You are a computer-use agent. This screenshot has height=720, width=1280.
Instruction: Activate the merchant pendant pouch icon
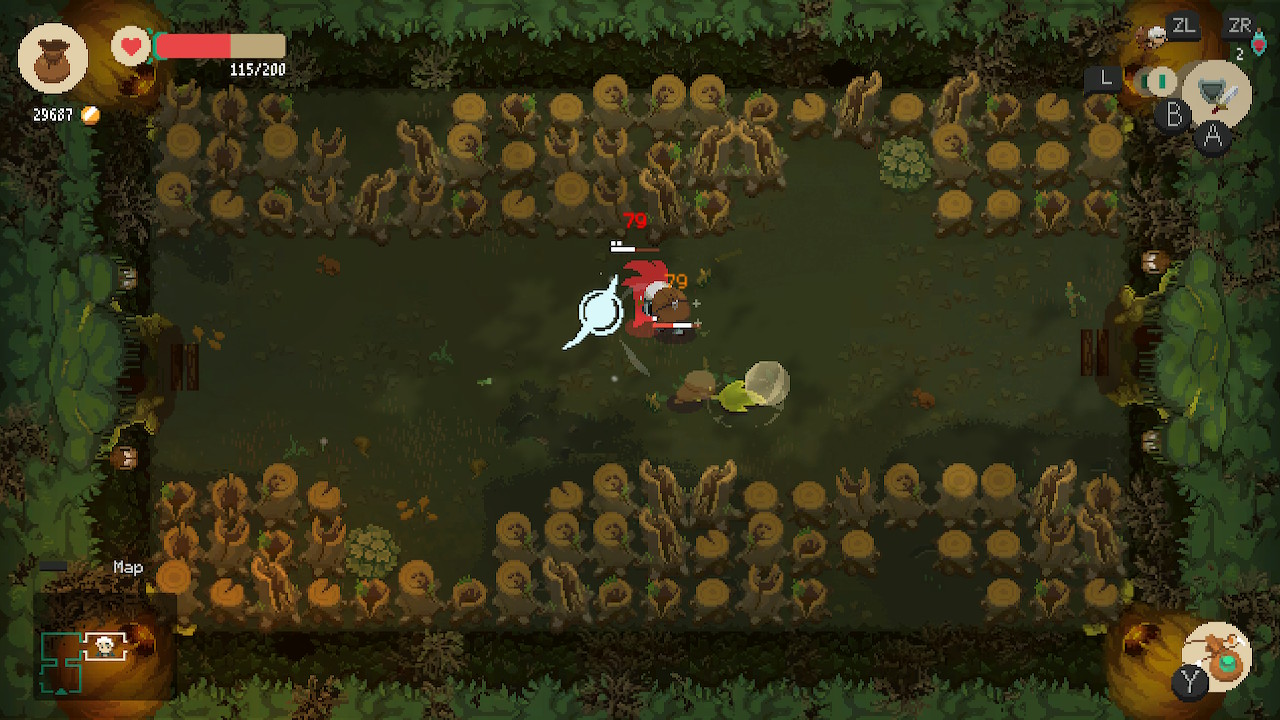[1218, 655]
